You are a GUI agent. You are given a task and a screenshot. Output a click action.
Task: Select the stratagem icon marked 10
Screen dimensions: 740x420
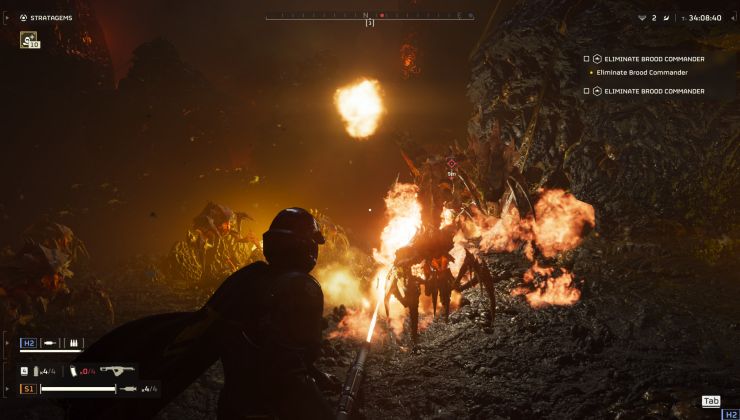pyautogui.click(x=29, y=40)
